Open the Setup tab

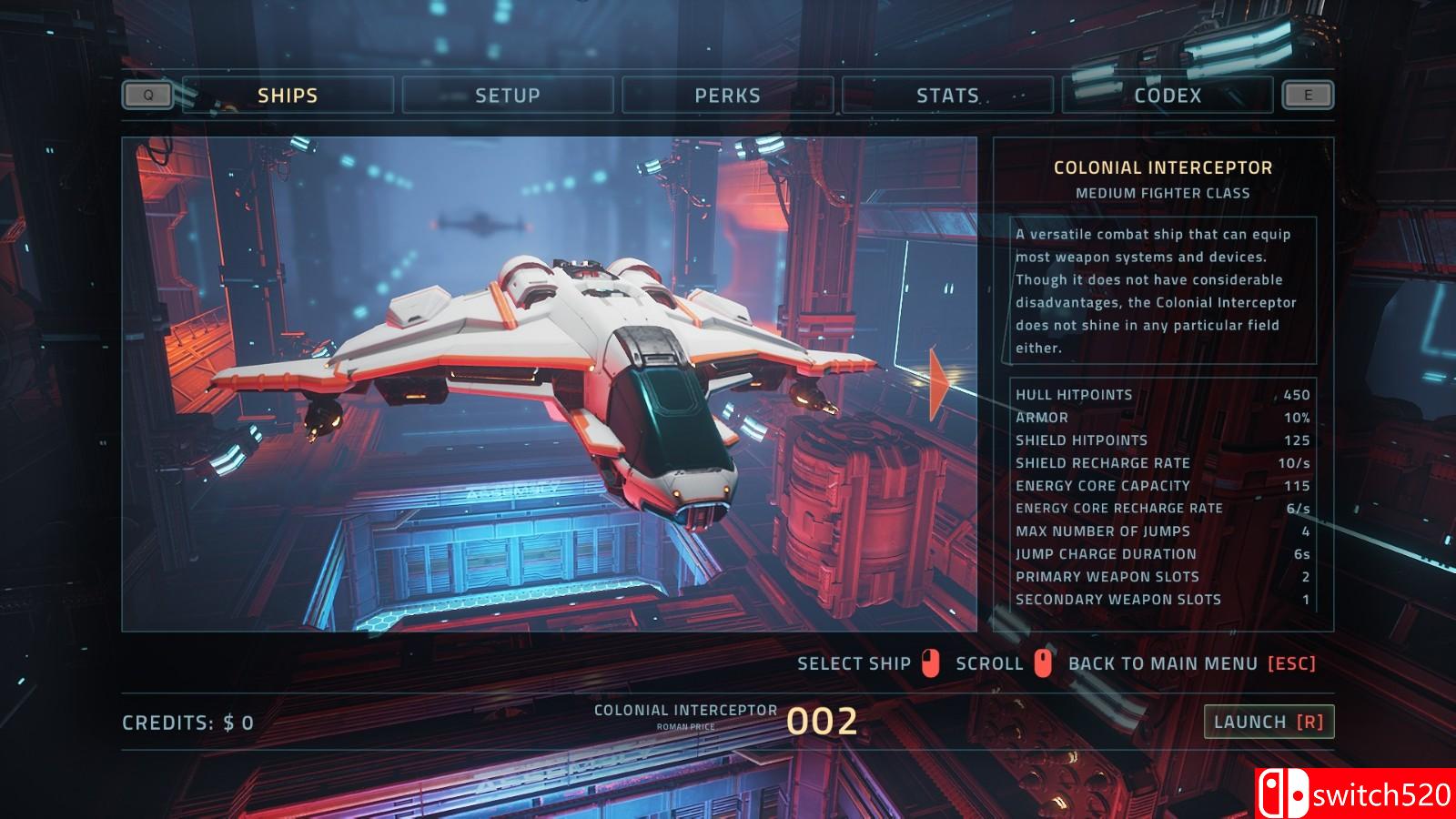[508, 96]
